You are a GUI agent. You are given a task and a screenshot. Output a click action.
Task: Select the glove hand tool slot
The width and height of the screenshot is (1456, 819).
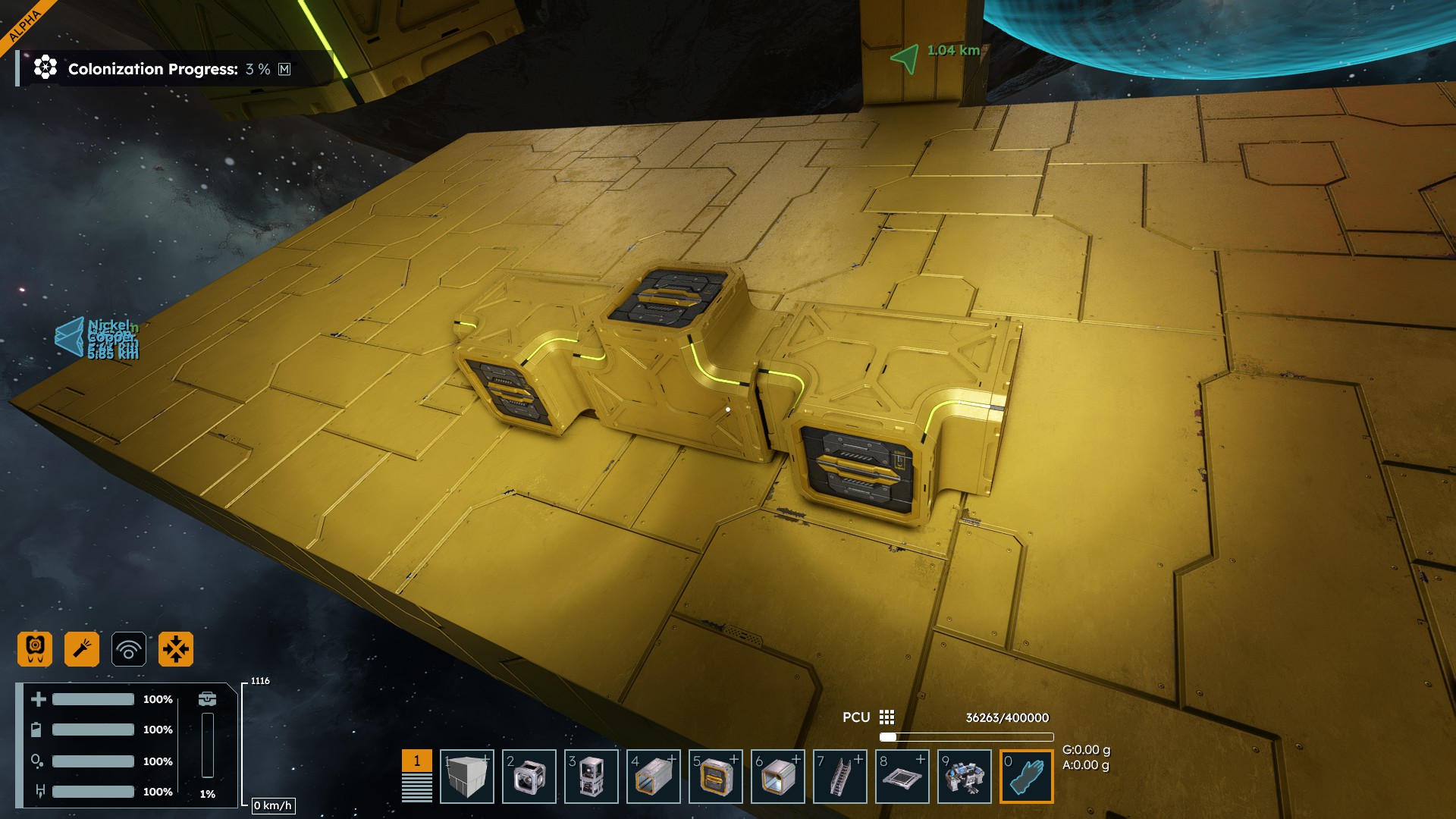pos(1026,777)
